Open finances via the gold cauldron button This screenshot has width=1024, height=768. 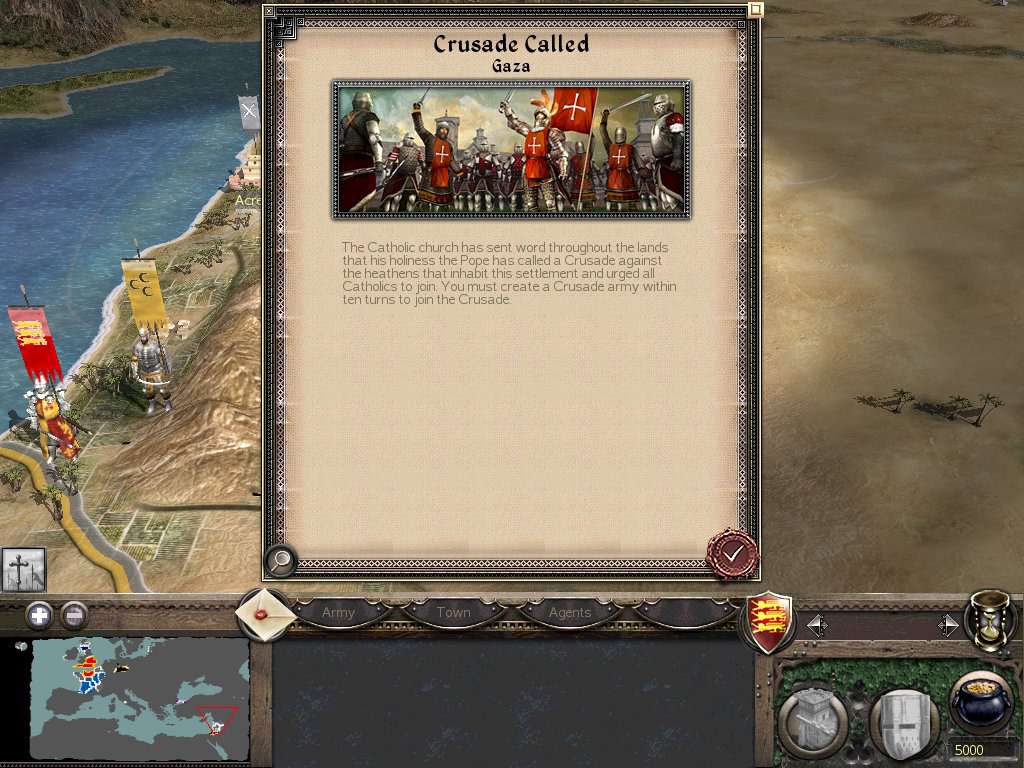(980, 704)
